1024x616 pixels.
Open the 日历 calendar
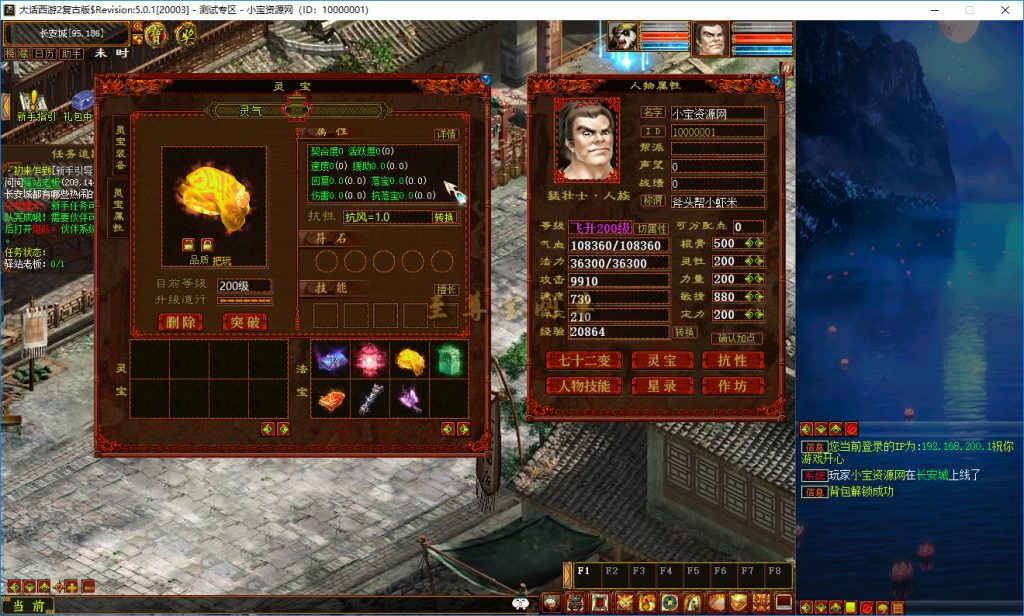pyautogui.click(x=44, y=53)
